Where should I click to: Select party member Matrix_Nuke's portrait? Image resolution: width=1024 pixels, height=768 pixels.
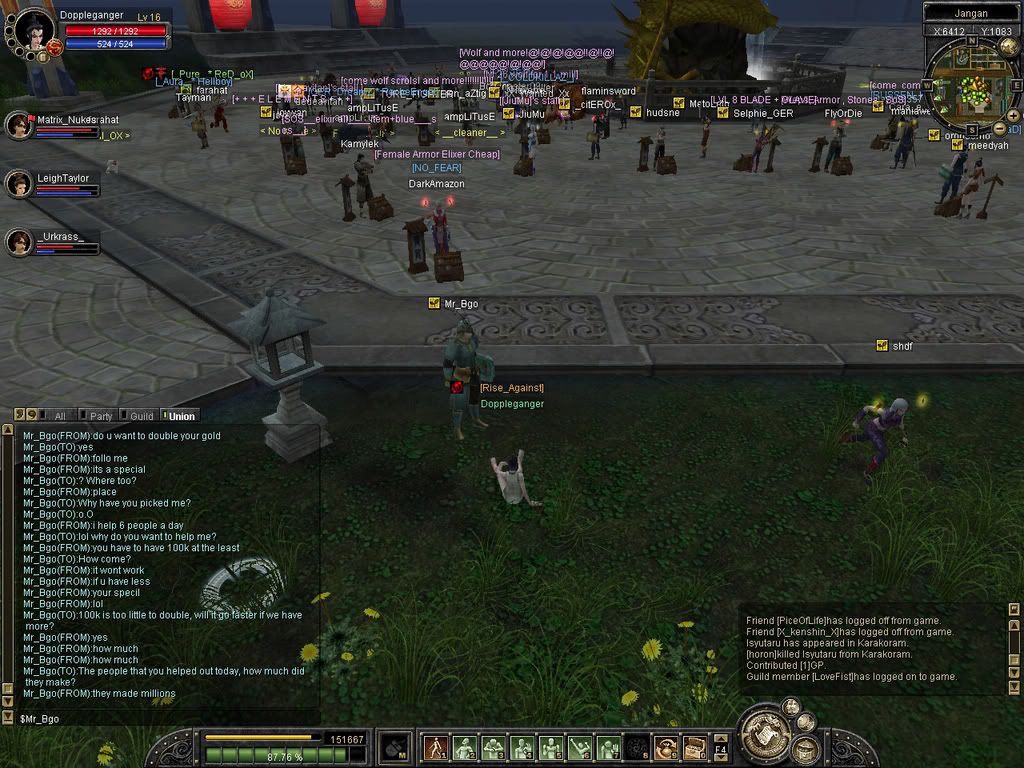tap(19, 125)
